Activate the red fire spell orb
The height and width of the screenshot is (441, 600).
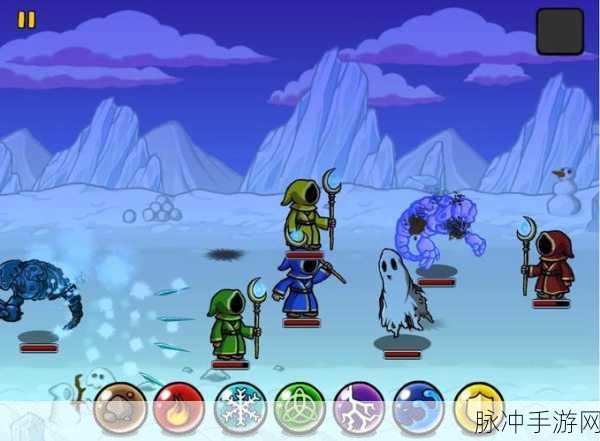[x=180, y=408]
